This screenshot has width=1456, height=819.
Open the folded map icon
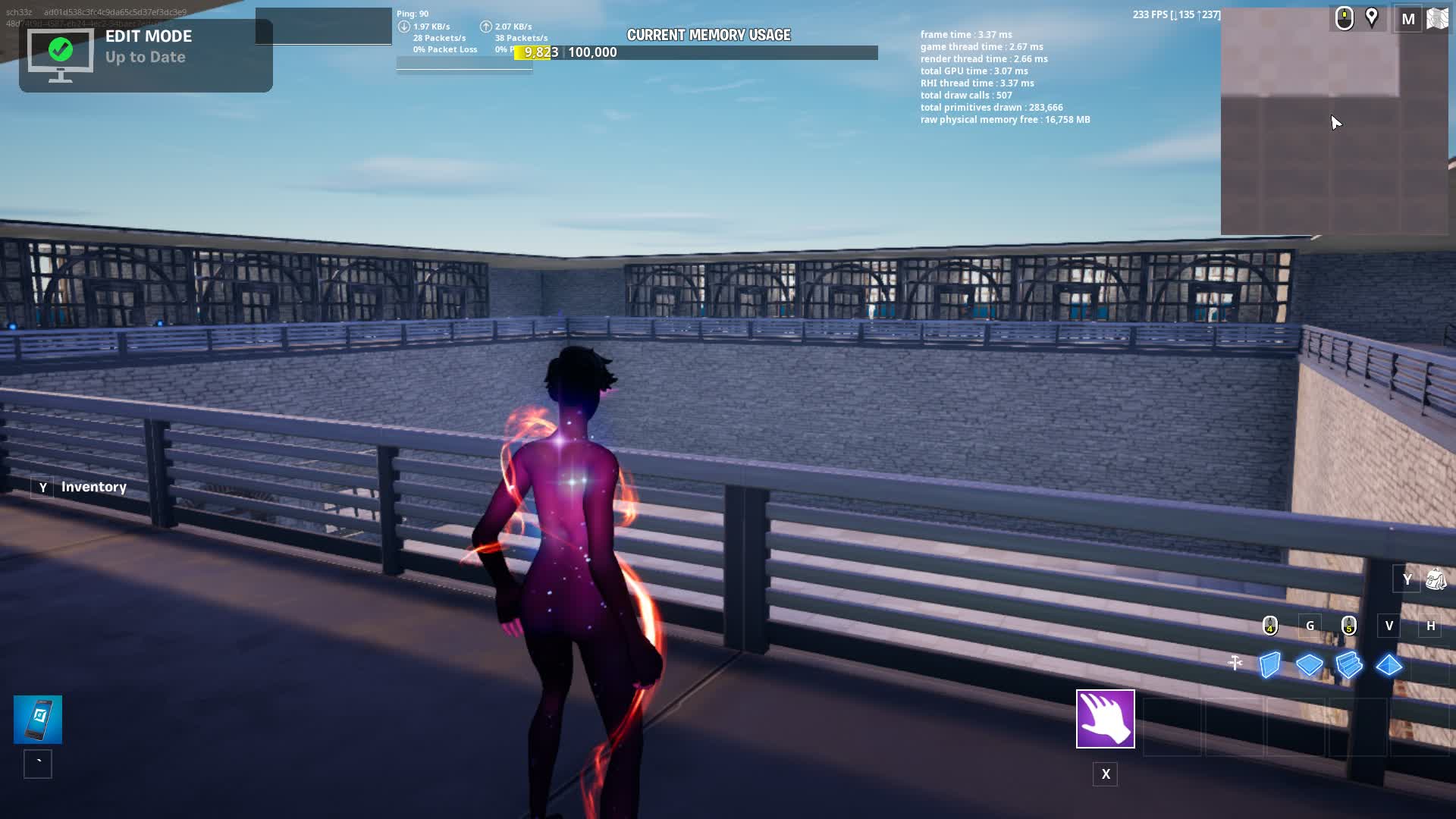coord(1437,19)
